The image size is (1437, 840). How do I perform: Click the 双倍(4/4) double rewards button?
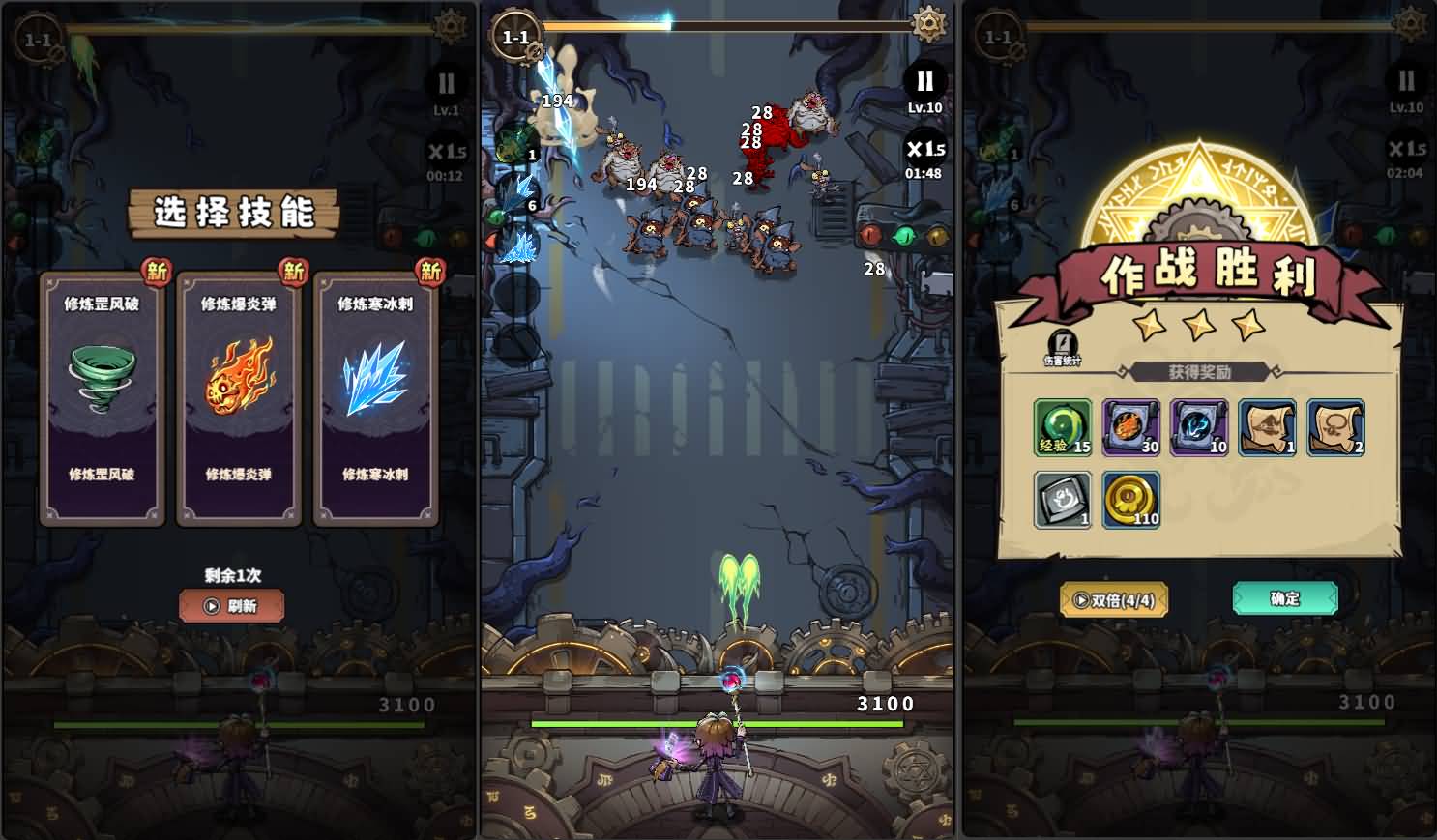[1114, 599]
